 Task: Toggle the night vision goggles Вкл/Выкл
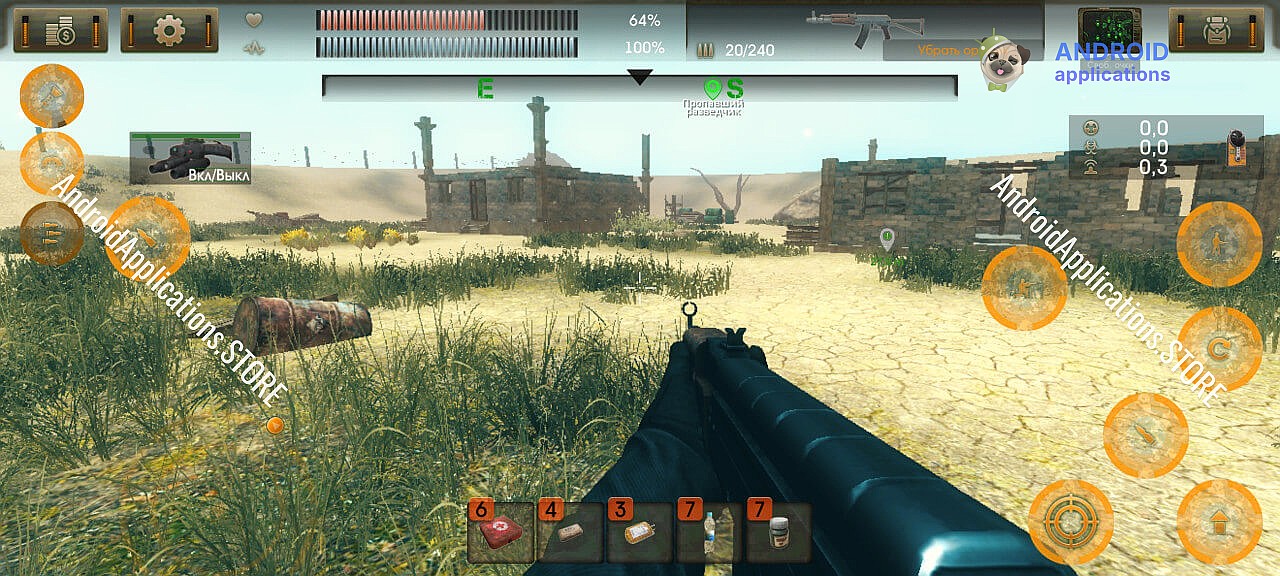pyautogui.click(x=190, y=158)
